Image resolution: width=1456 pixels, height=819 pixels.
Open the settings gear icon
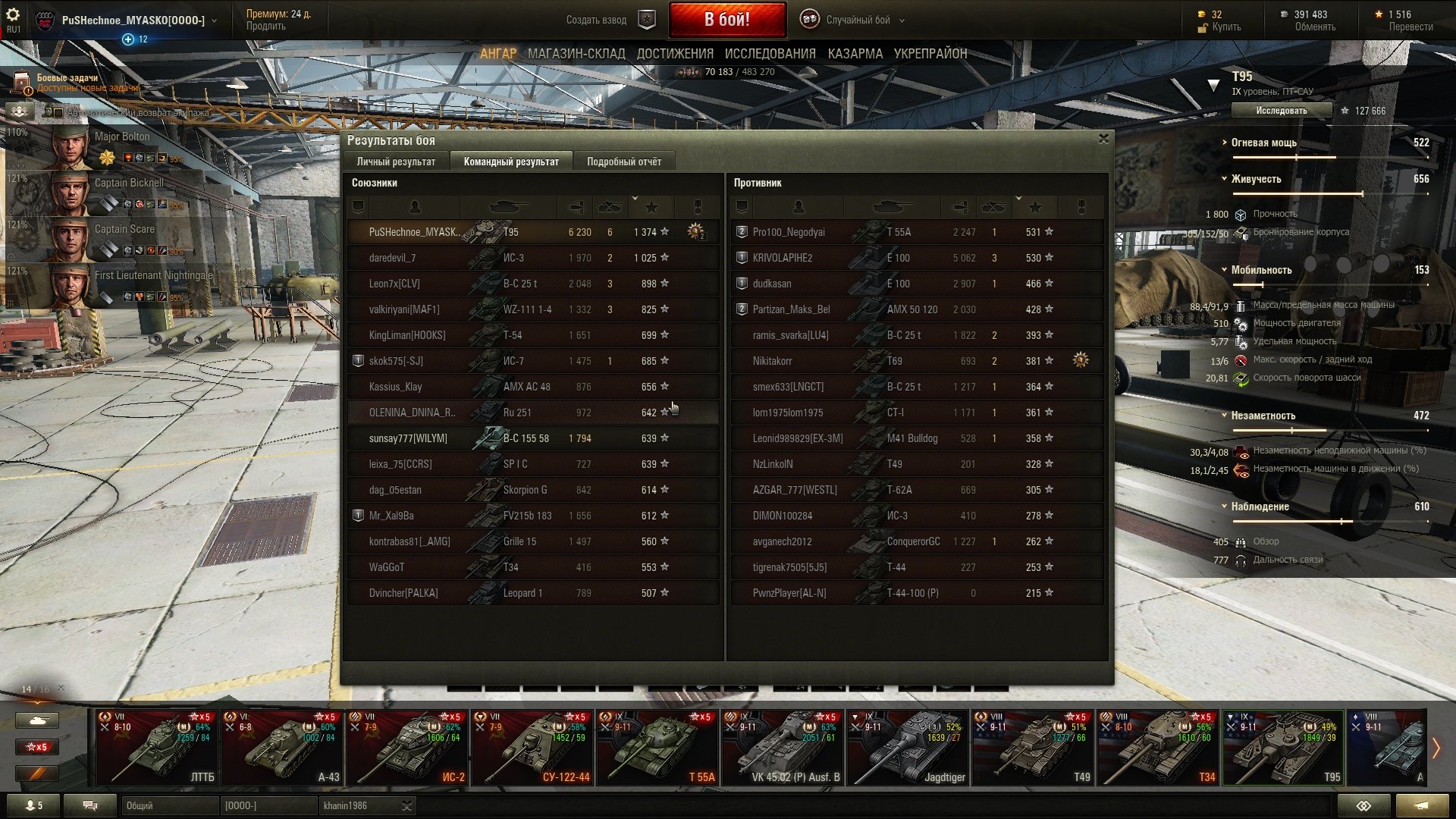[x=13, y=14]
